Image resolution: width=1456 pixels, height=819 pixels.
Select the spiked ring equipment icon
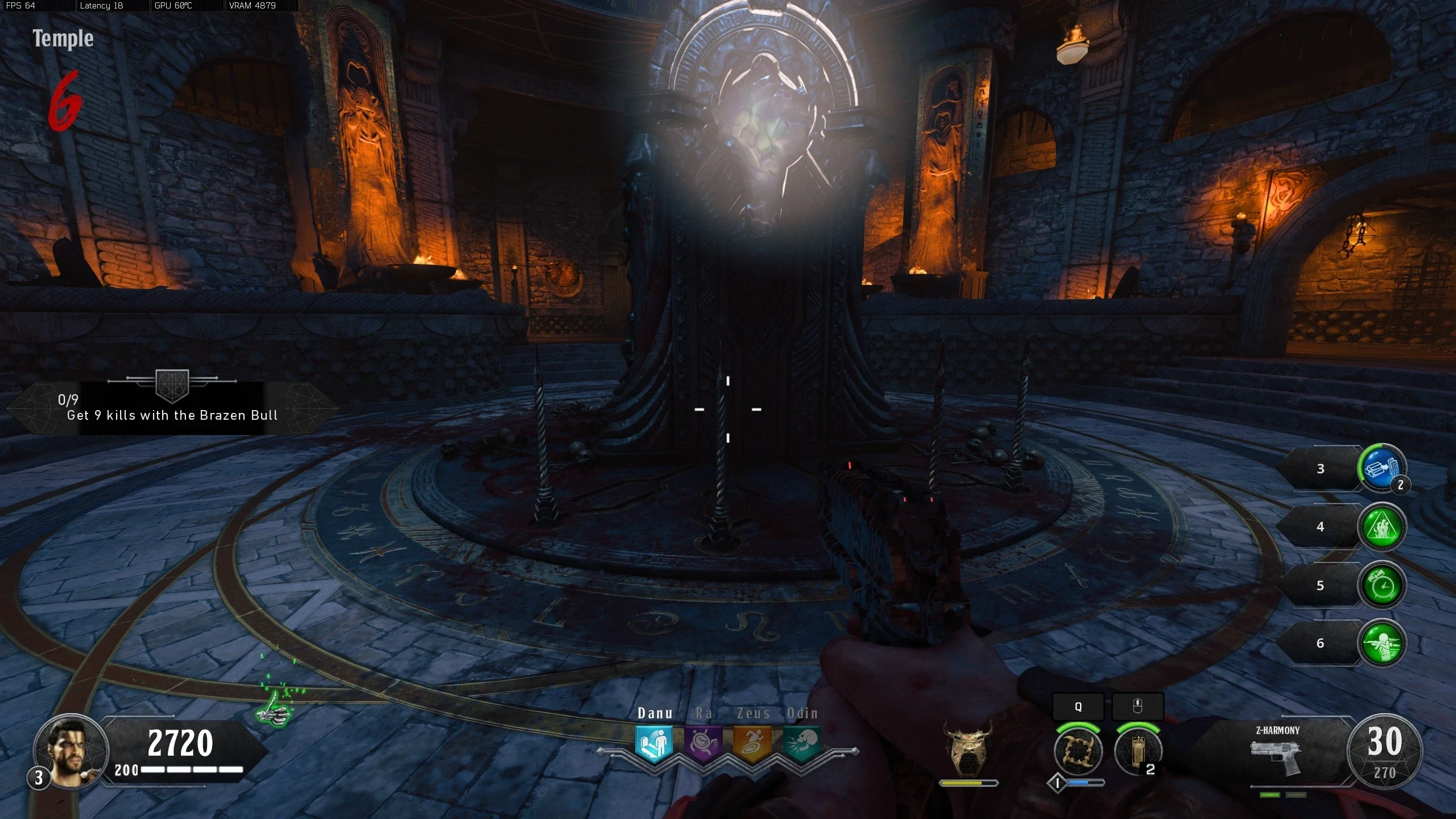(x=1078, y=751)
